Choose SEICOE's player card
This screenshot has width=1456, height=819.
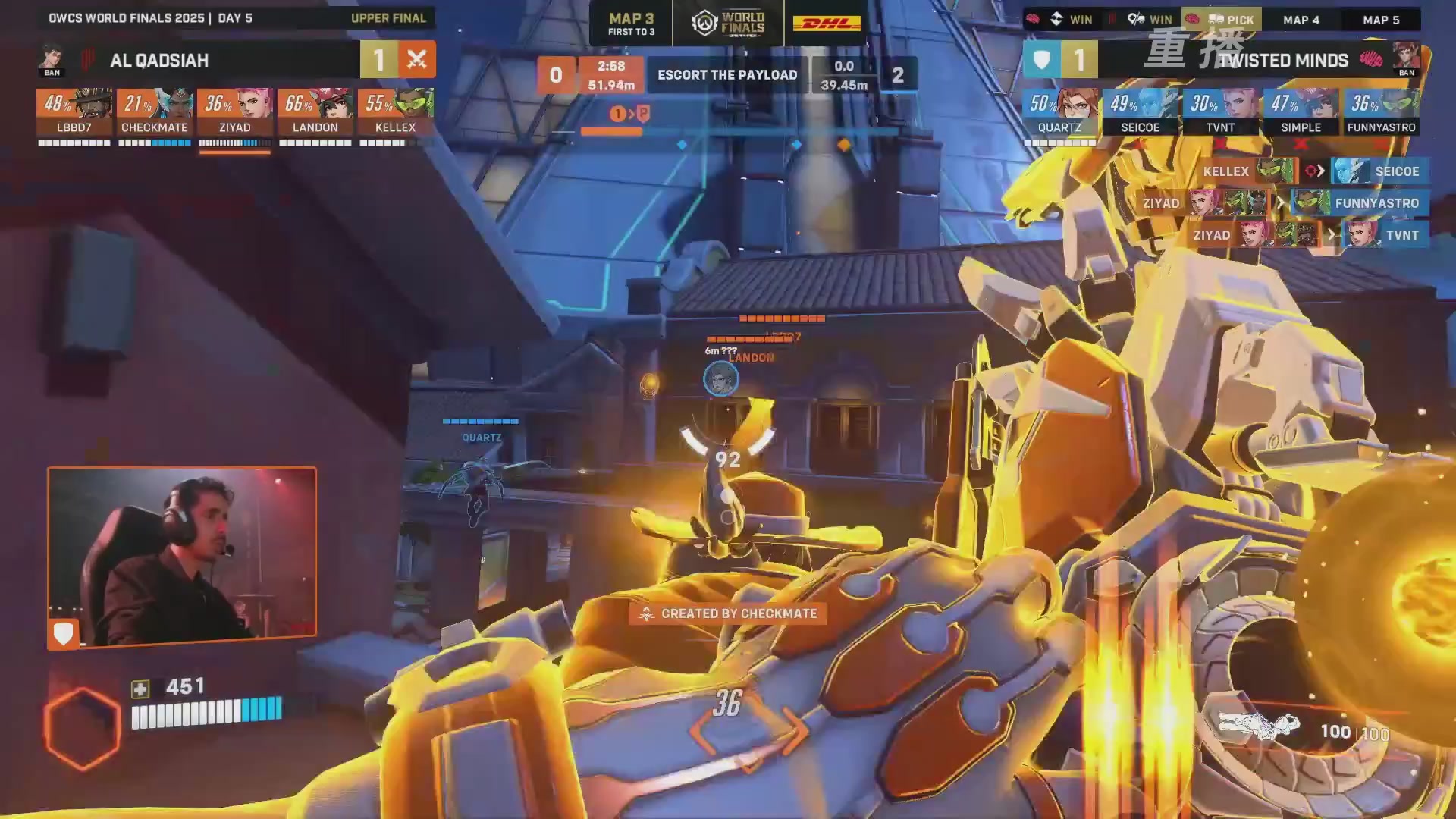pyautogui.click(x=1141, y=112)
